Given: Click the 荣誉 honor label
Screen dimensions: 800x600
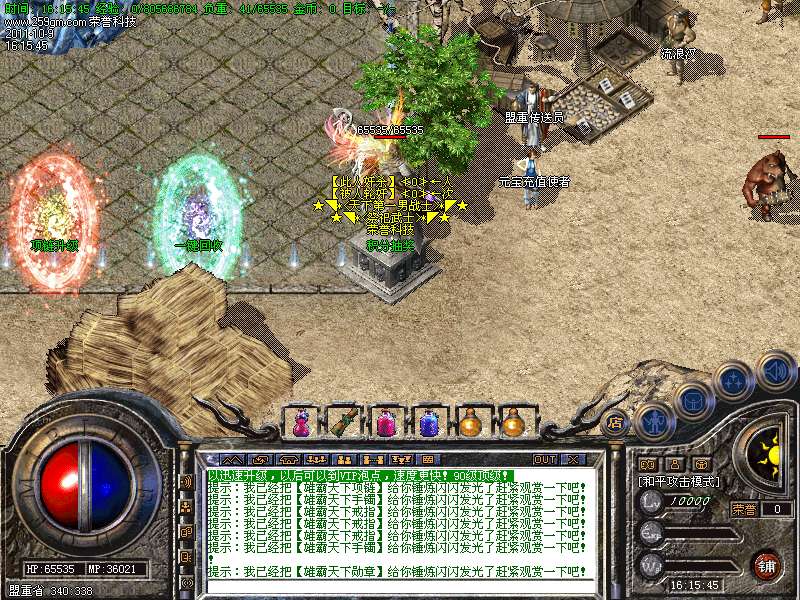Looking at the screenshot, I should click(x=744, y=508).
